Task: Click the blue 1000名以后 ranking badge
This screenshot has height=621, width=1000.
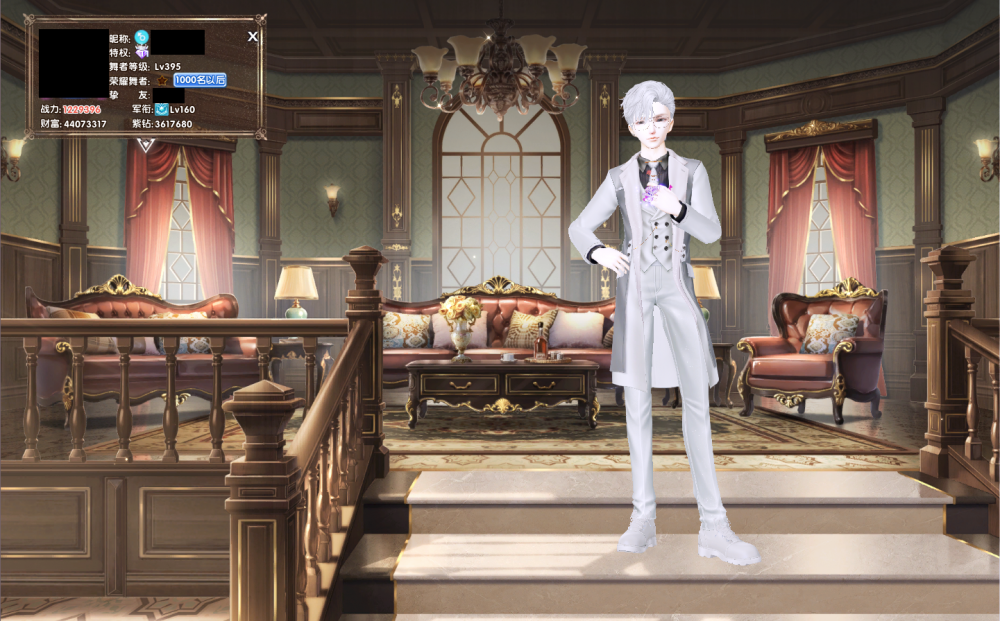Action: [200, 79]
